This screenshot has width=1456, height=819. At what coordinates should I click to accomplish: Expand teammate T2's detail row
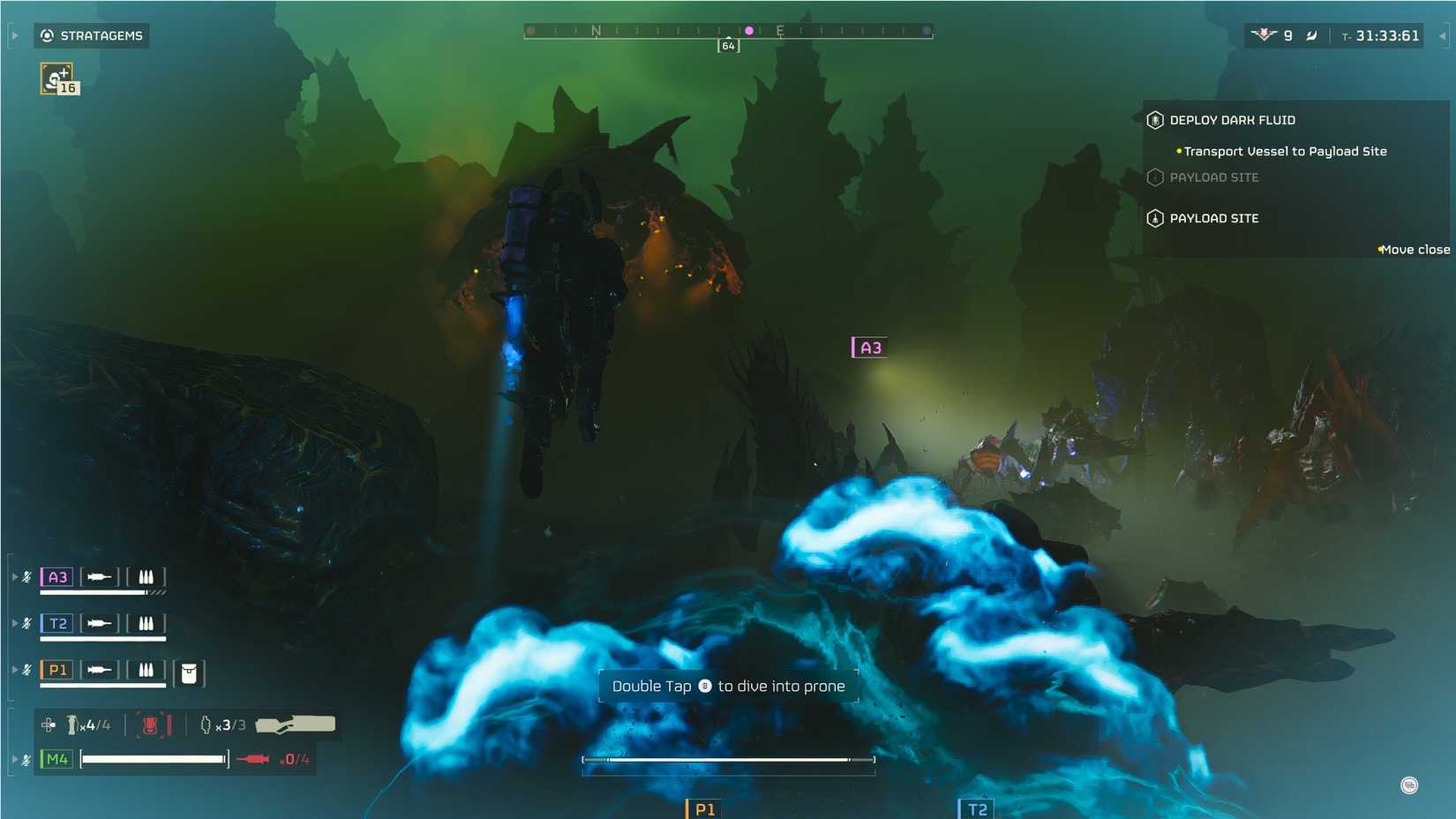pos(15,622)
